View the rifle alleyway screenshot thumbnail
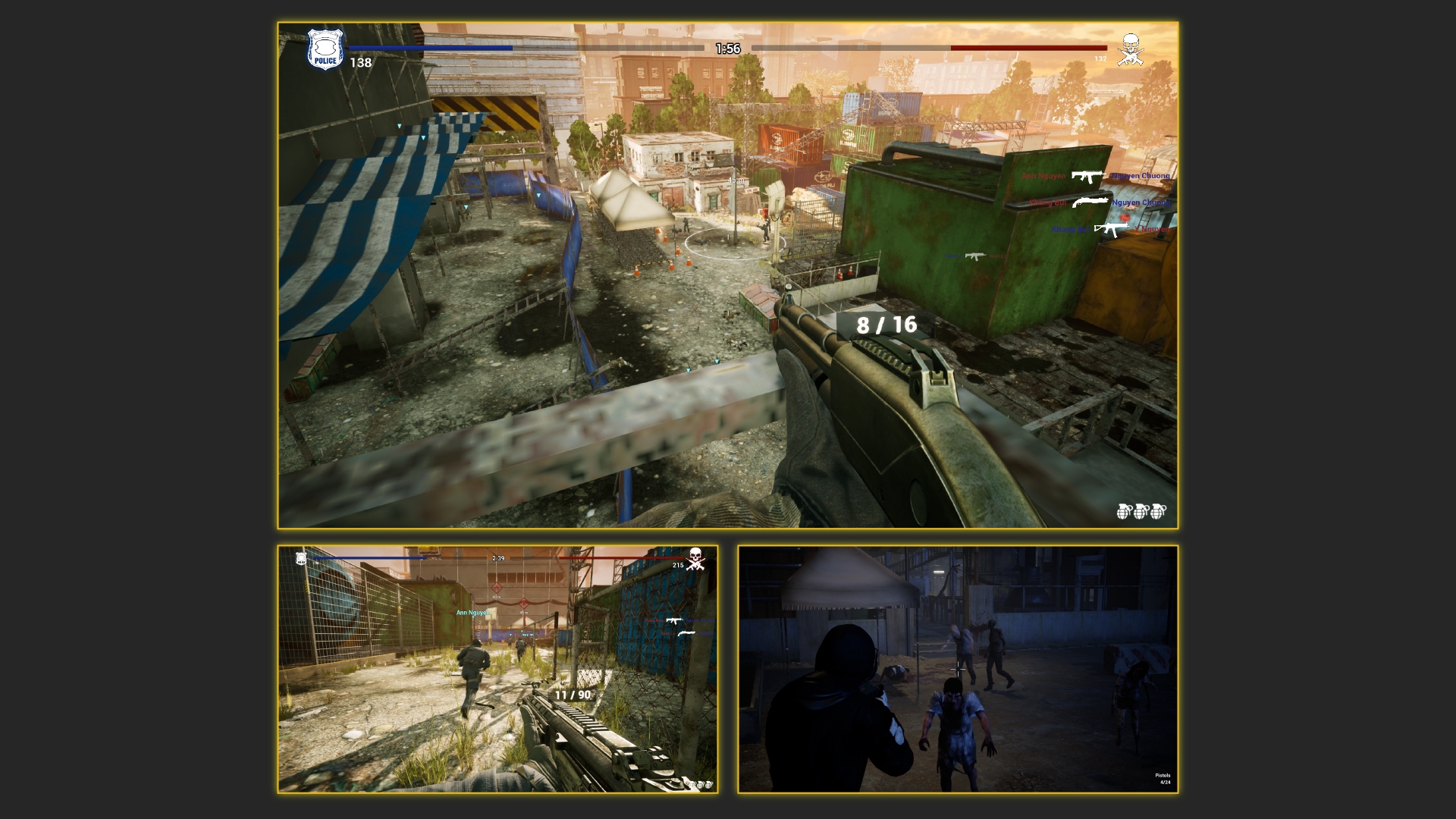 (x=497, y=669)
